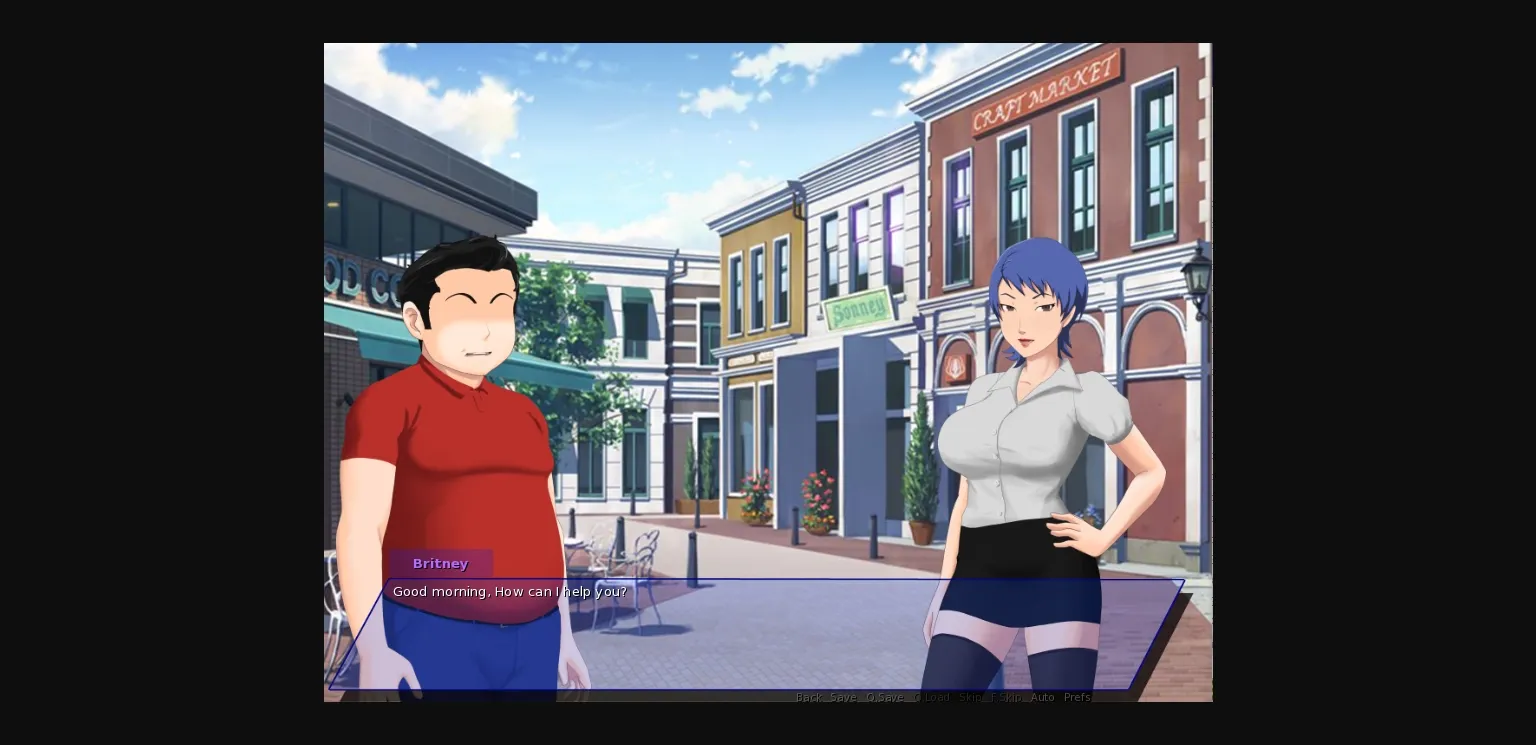The width and height of the screenshot is (1536, 745).
Task: Perform a quick save with Q.Save
Action: coord(886,697)
